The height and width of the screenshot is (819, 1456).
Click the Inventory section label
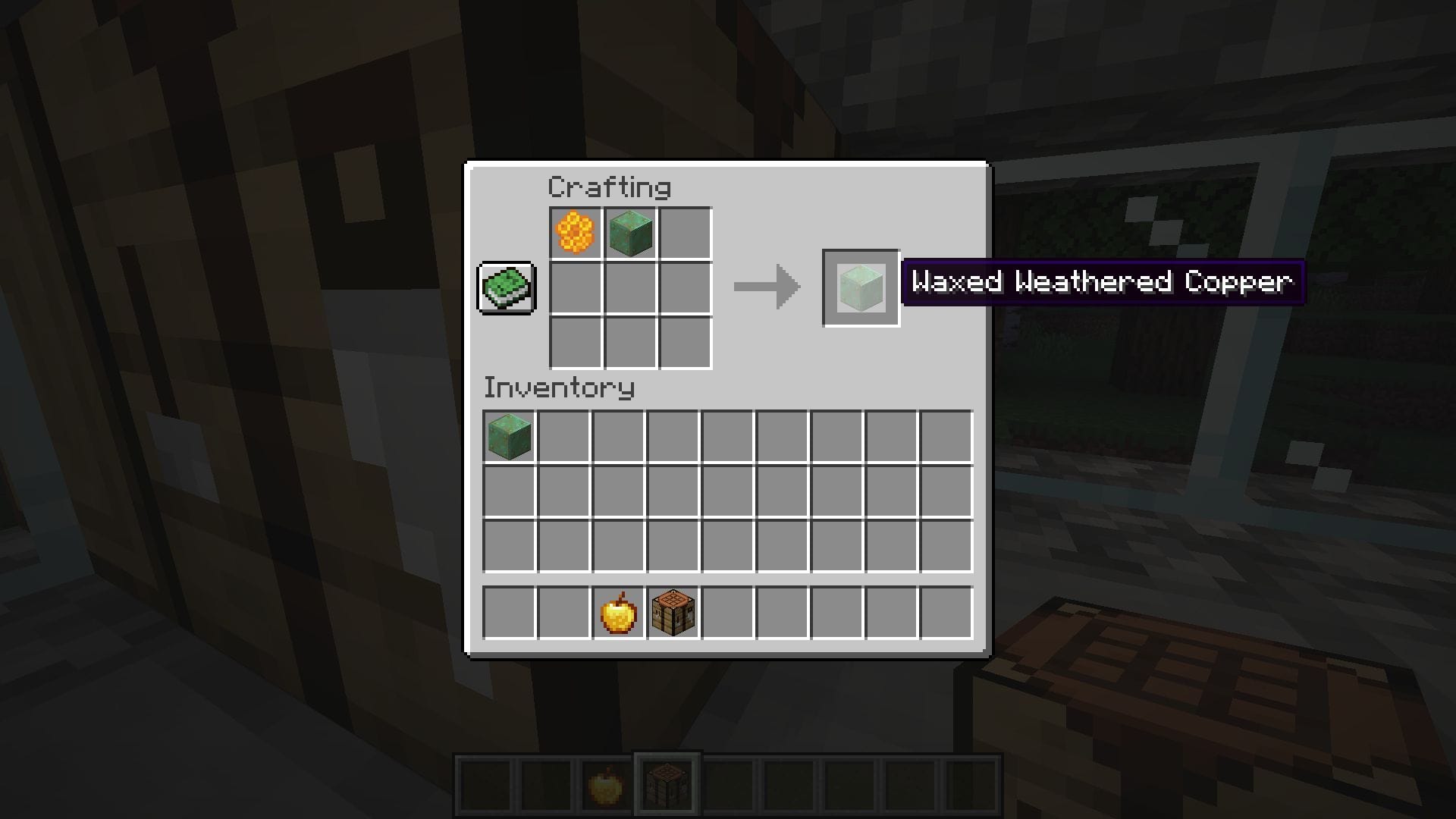pyautogui.click(x=560, y=388)
